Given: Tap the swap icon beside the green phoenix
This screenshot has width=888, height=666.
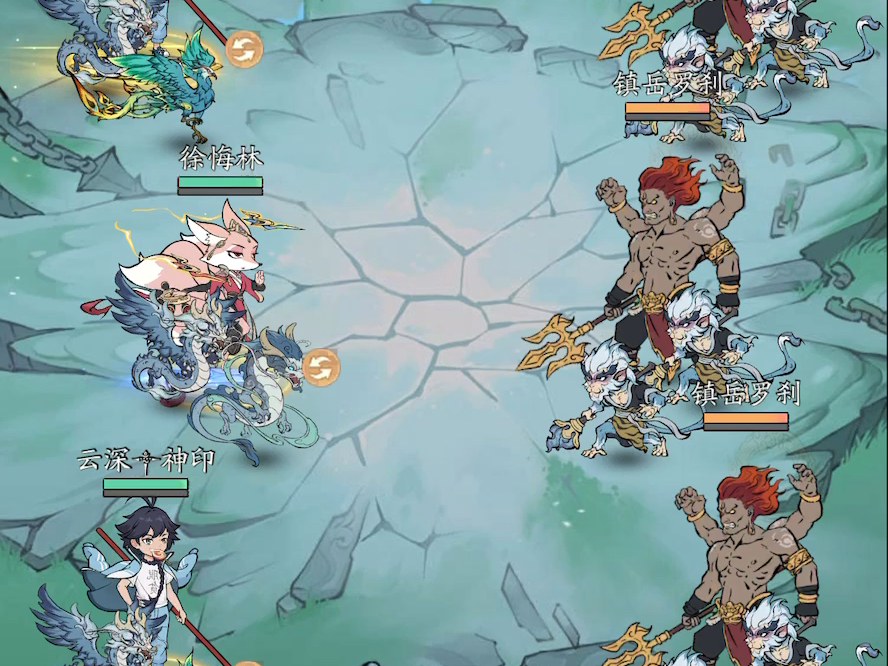Looking at the screenshot, I should tap(241, 49).
